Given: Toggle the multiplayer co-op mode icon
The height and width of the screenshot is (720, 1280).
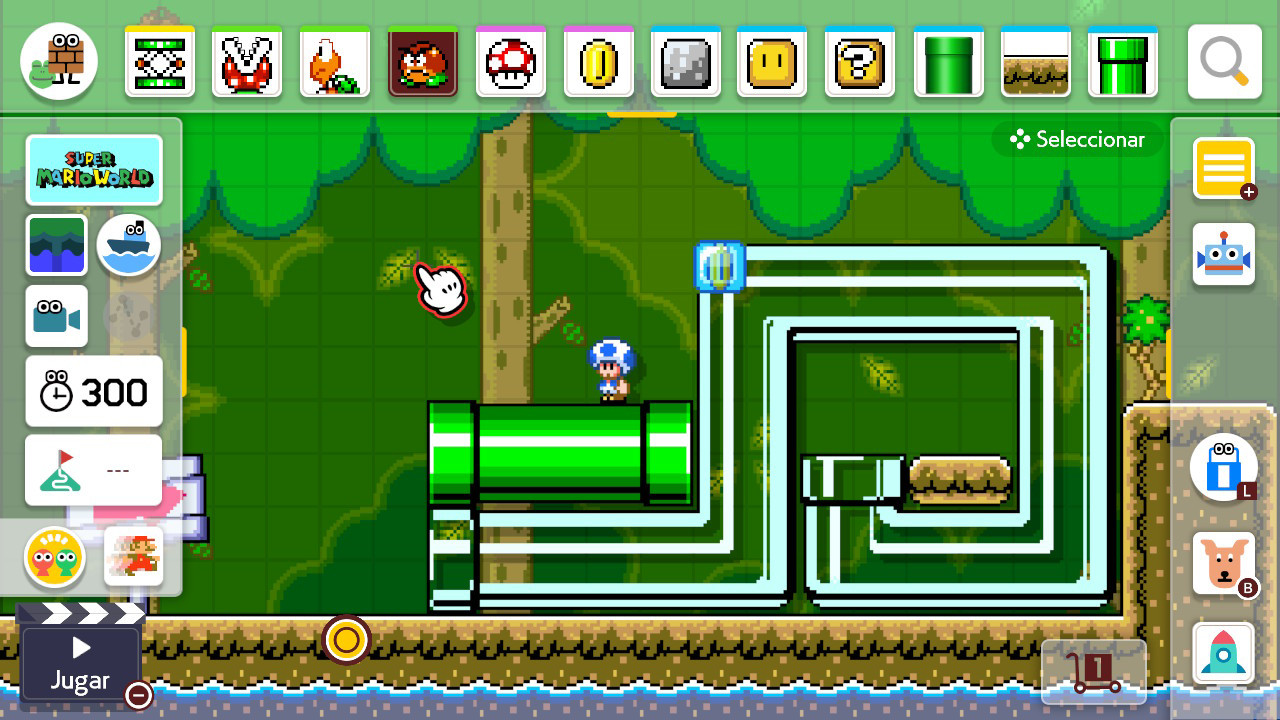Looking at the screenshot, I should coord(57,558).
